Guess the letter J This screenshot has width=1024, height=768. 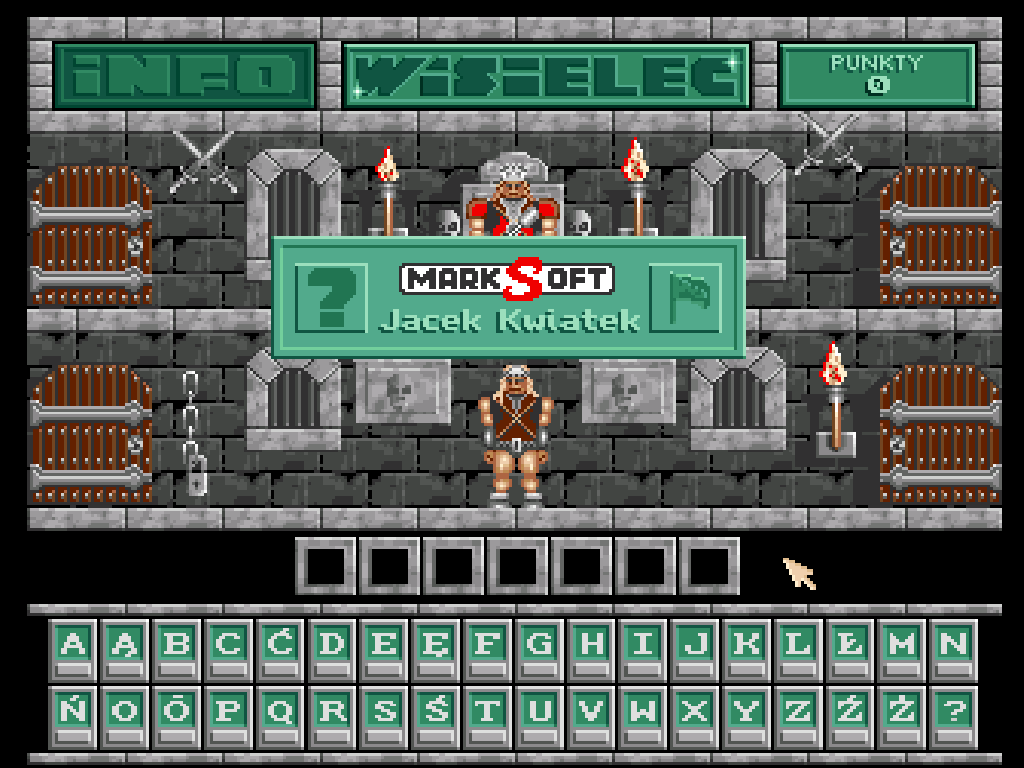coord(696,648)
